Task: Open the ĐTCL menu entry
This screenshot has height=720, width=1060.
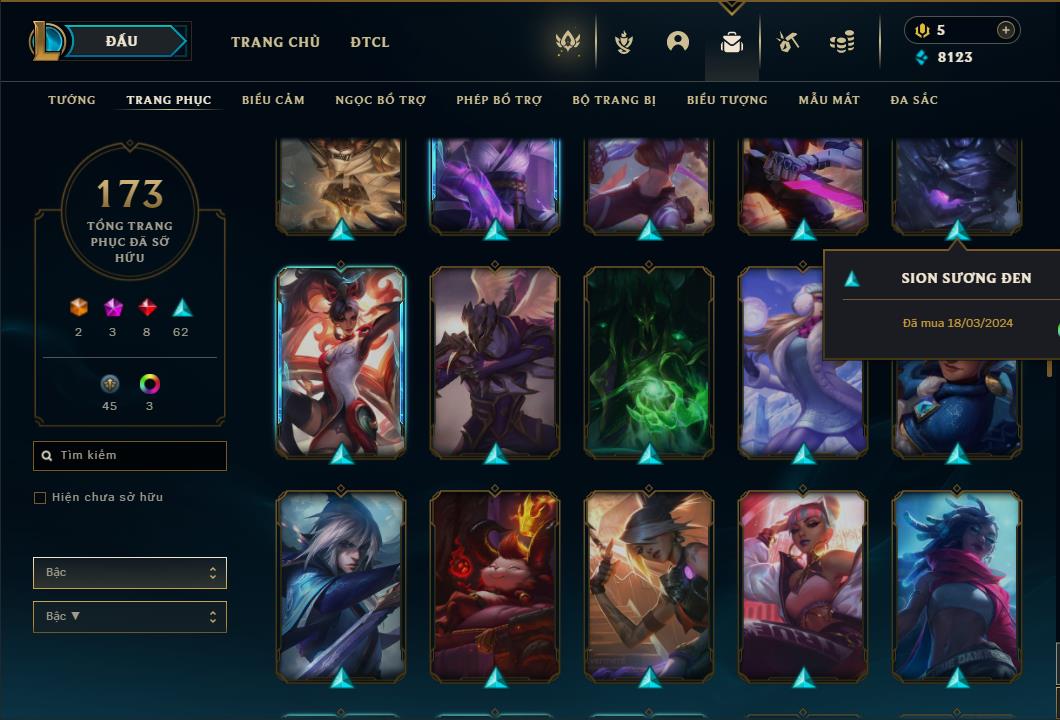Action: pyautogui.click(x=370, y=42)
